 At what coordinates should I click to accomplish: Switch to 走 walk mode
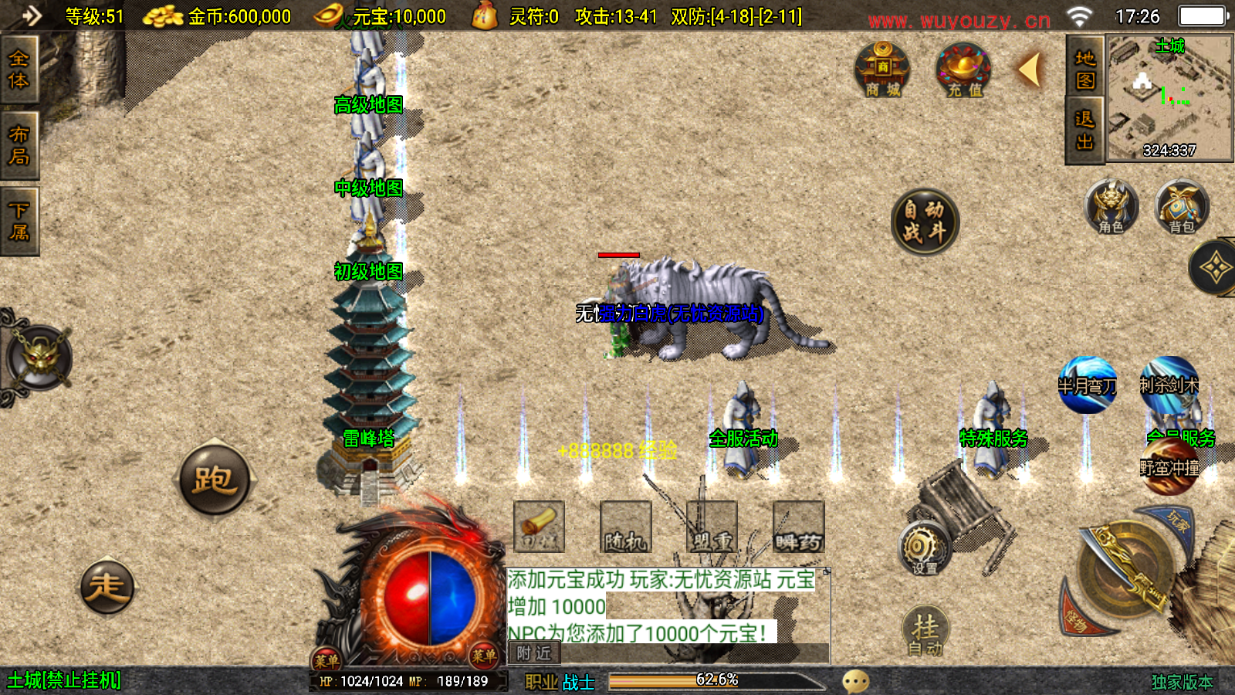point(107,586)
